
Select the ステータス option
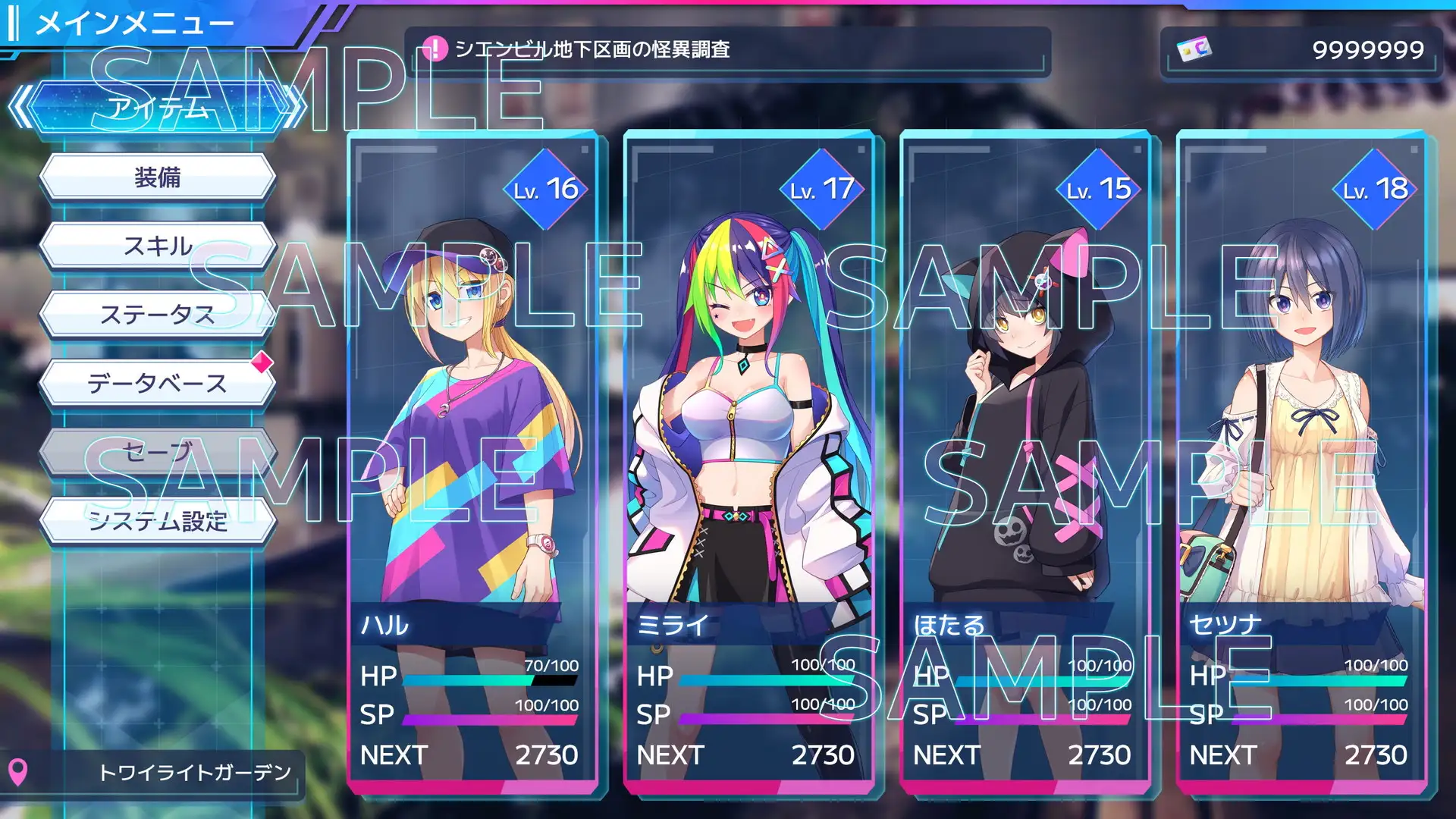(x=158, y=312)
